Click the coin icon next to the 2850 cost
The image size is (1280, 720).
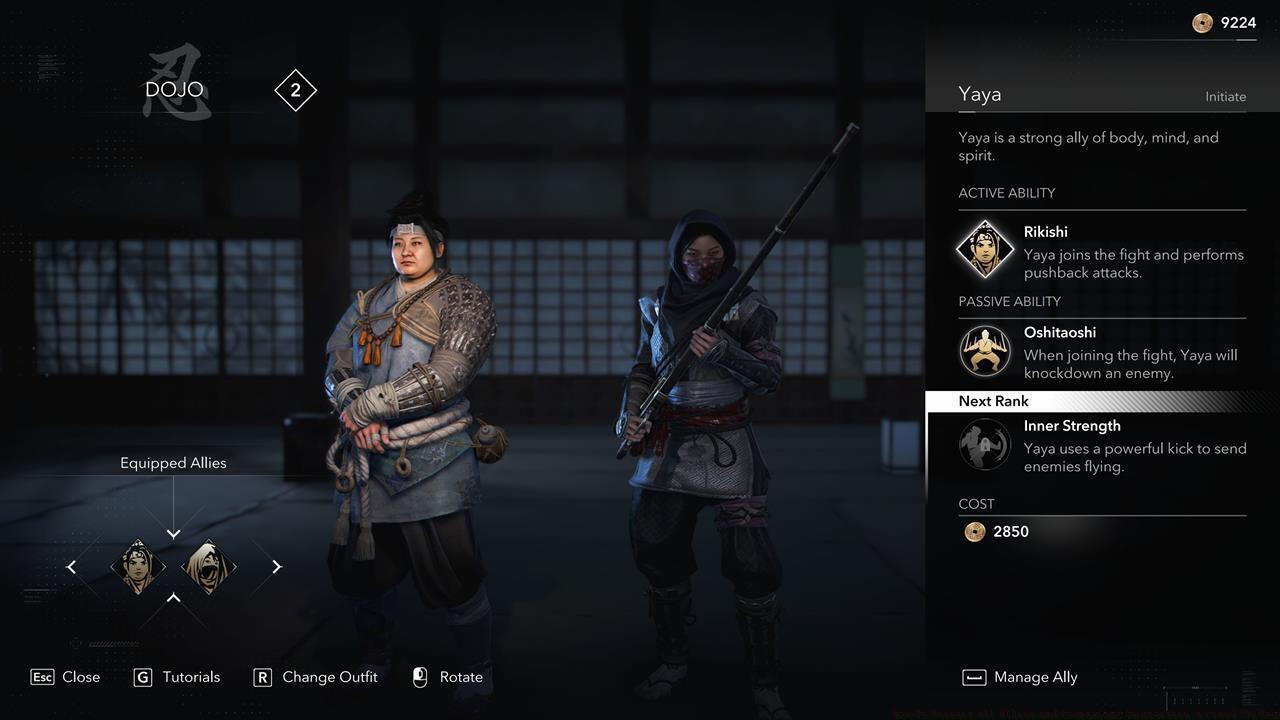click(x=973, y=531)
